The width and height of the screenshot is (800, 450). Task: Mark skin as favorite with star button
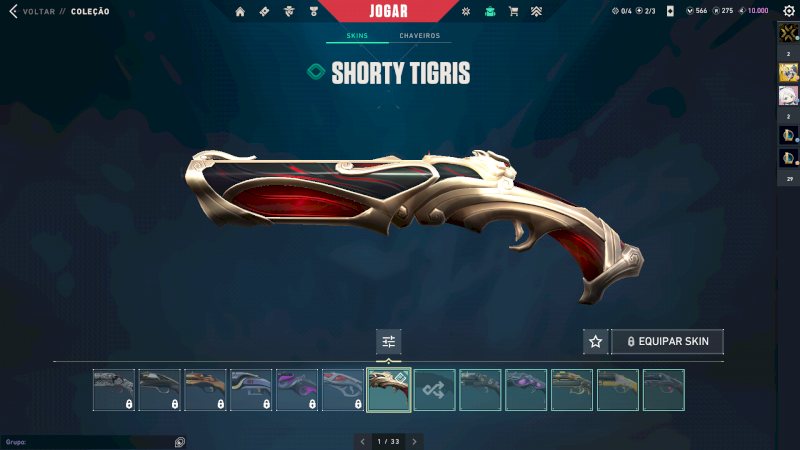pyautogui.click(x=596, y=341)
